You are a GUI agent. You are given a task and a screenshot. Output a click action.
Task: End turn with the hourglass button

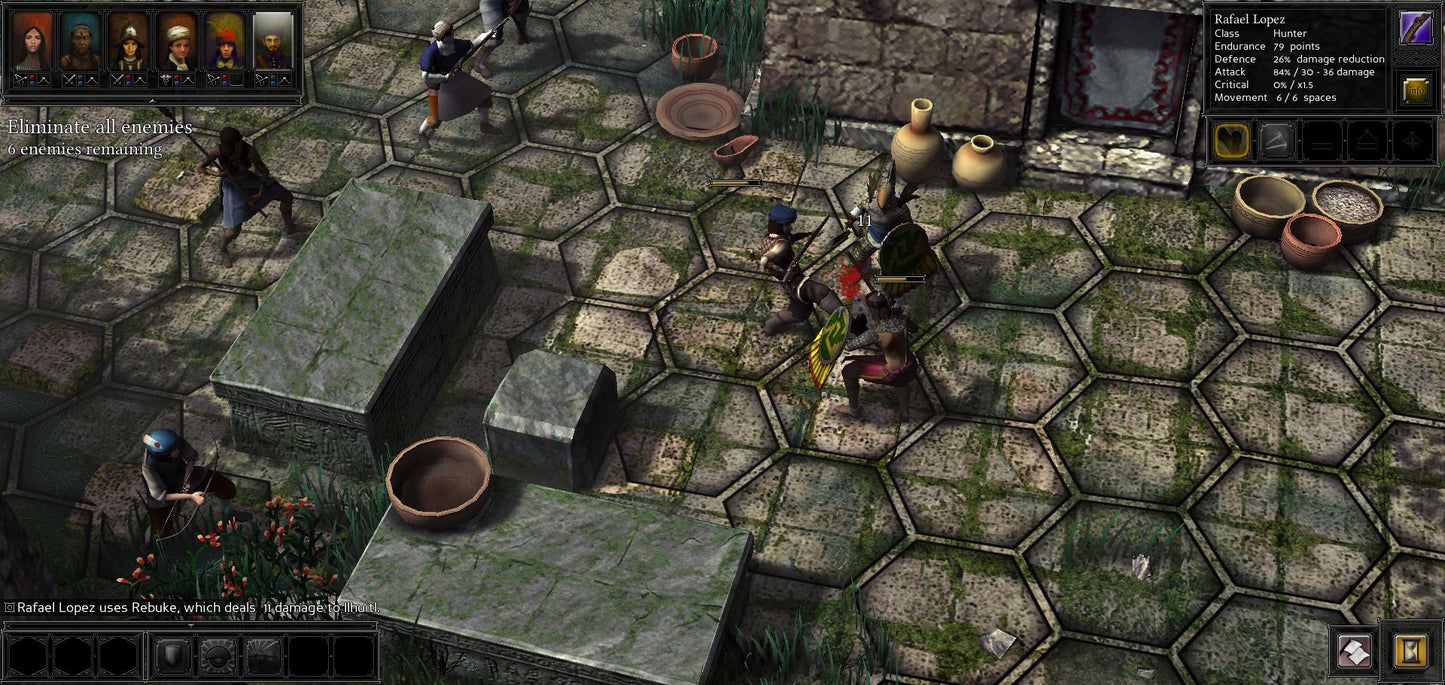pos(1410,651)
